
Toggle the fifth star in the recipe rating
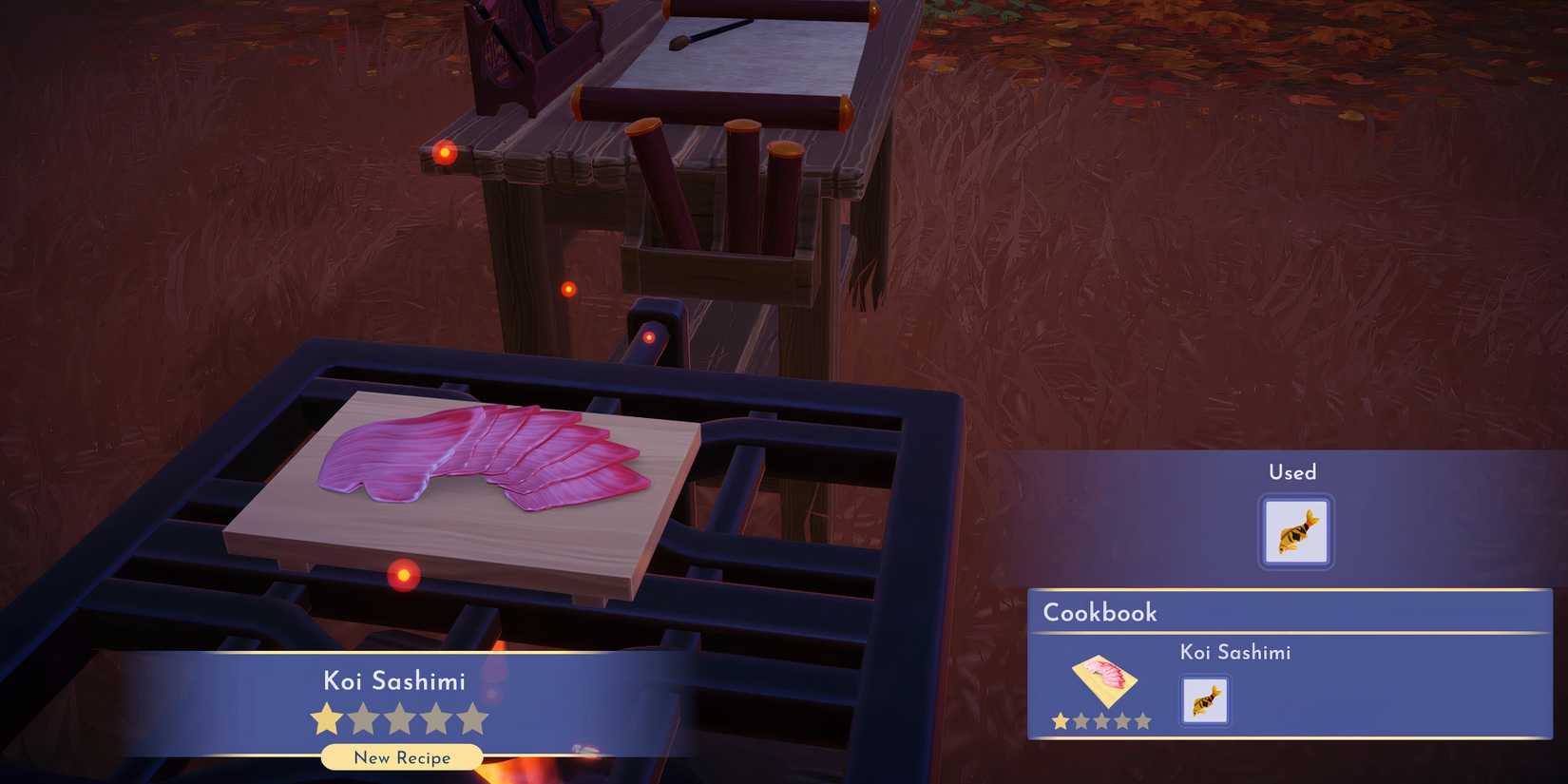(x=473, y=719)
